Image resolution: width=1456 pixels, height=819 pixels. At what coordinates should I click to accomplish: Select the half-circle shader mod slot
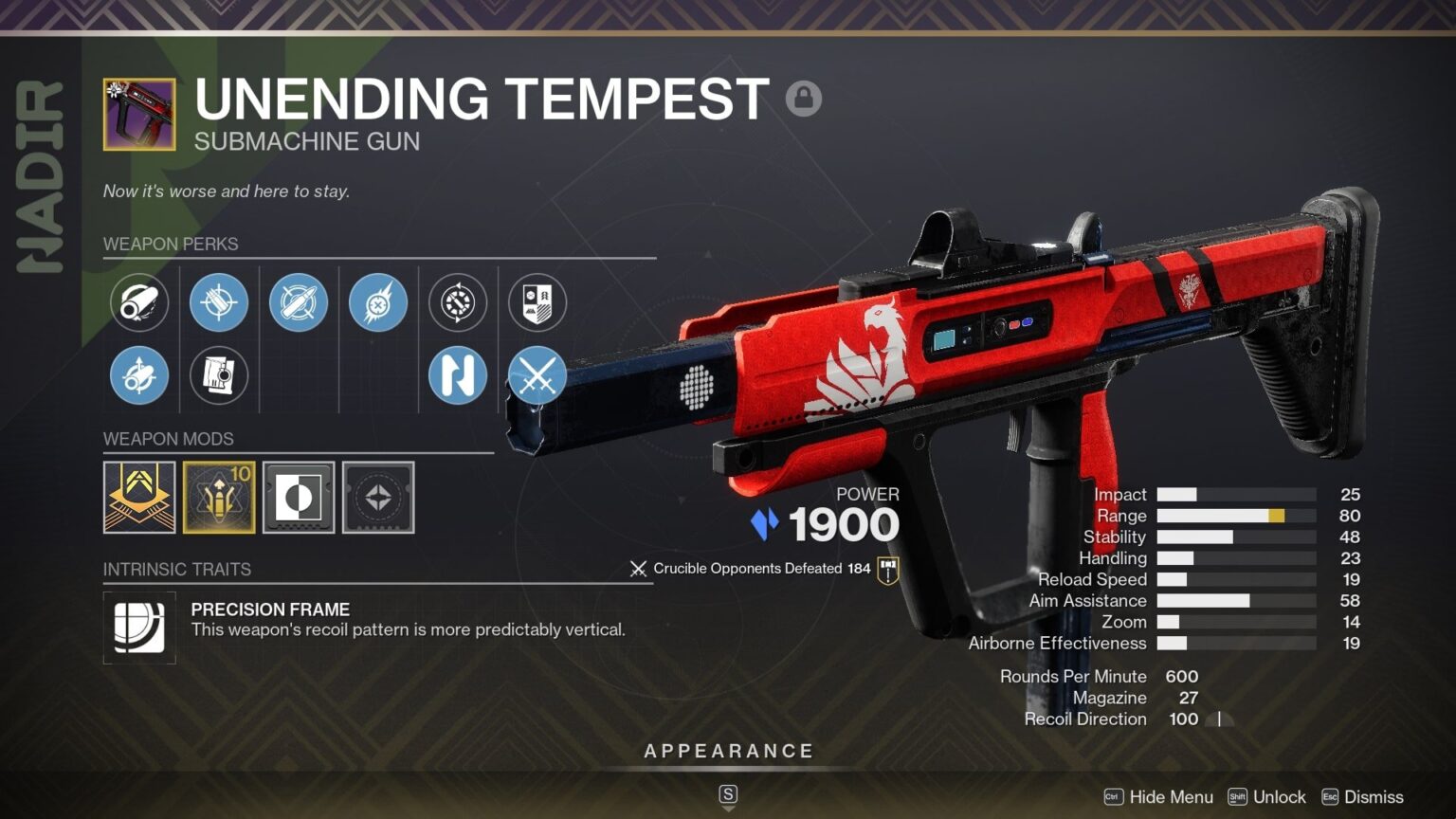coord(299,497)
